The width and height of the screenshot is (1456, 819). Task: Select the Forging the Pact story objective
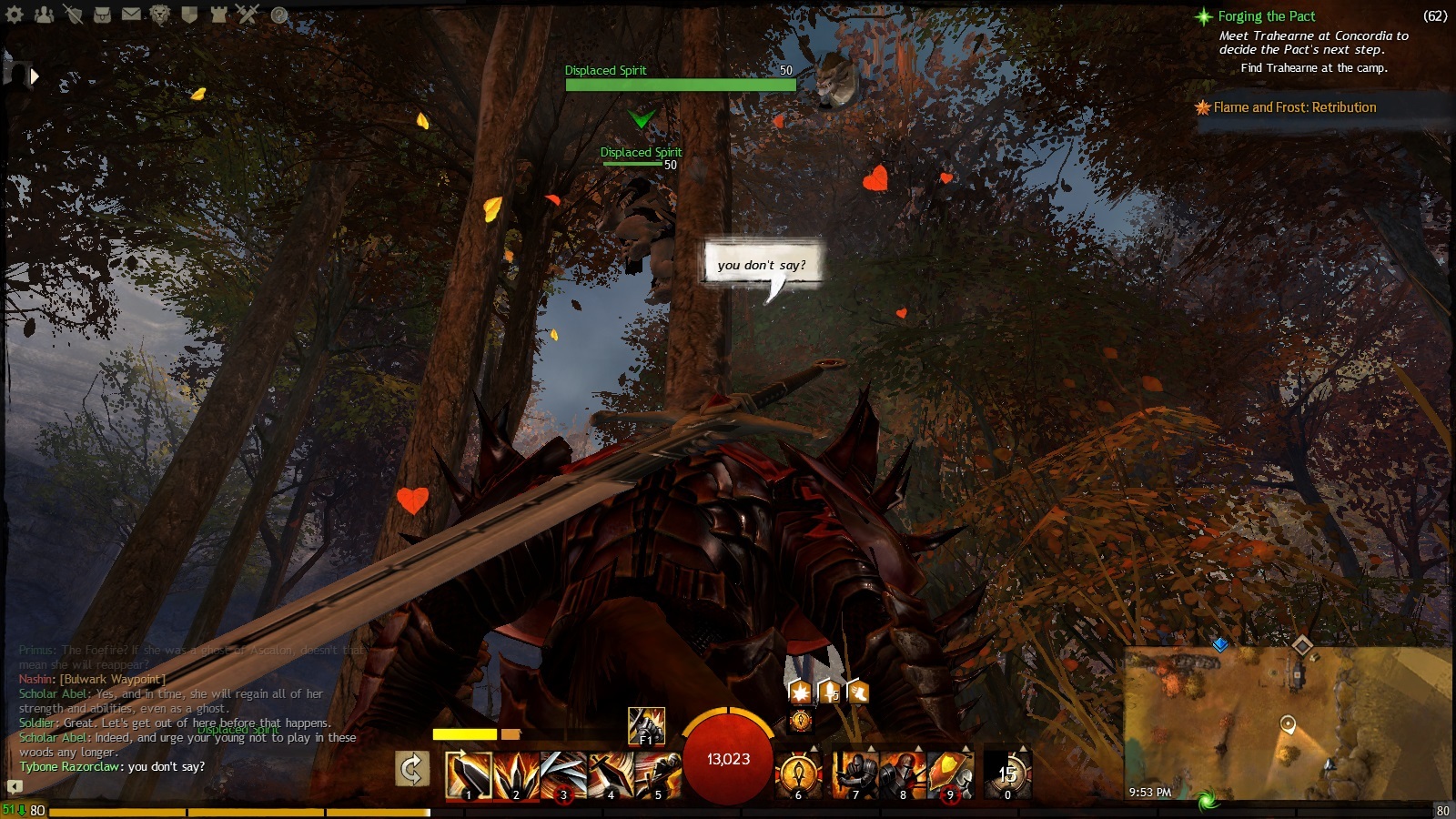click(x=1266, y=16)
